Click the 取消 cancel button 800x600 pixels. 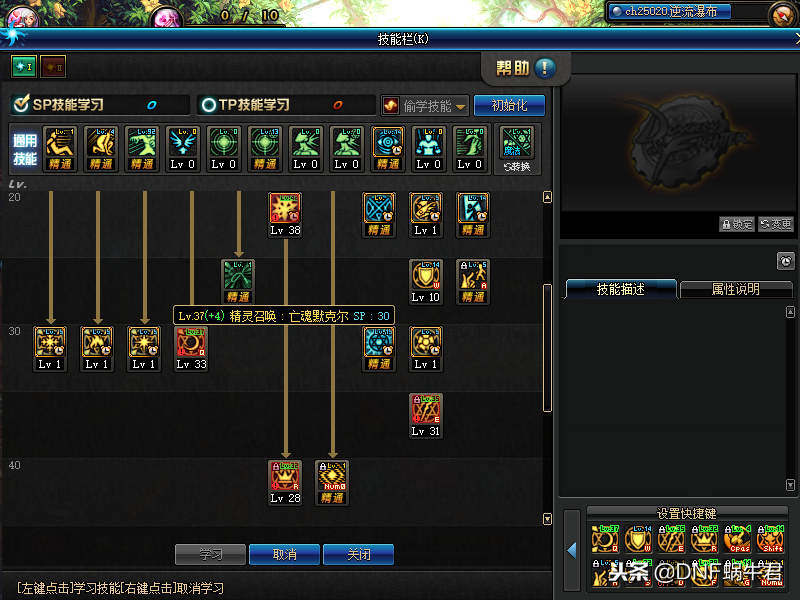[284, 554]
